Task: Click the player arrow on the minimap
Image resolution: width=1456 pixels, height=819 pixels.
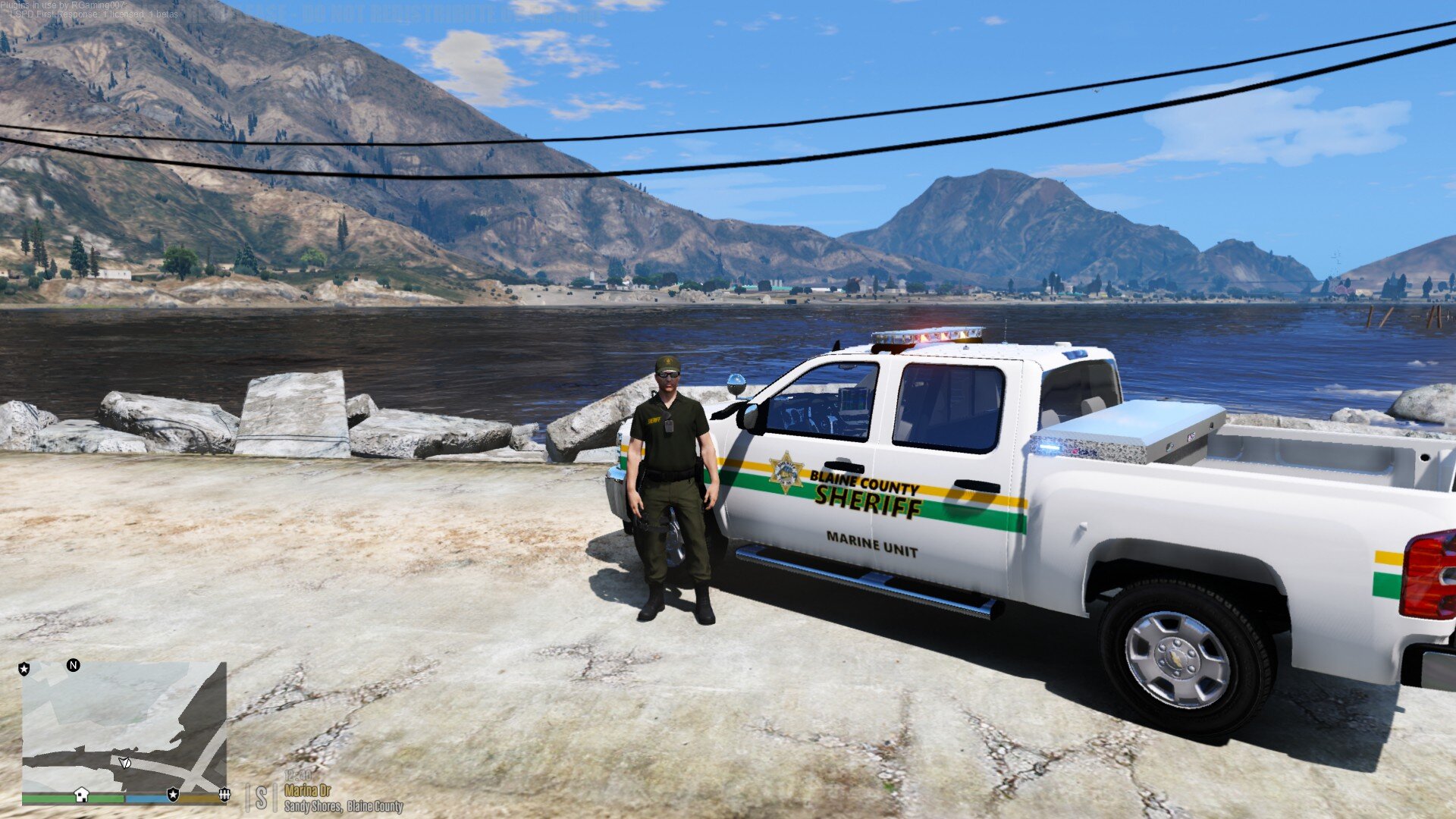Action: click(124, 761)
